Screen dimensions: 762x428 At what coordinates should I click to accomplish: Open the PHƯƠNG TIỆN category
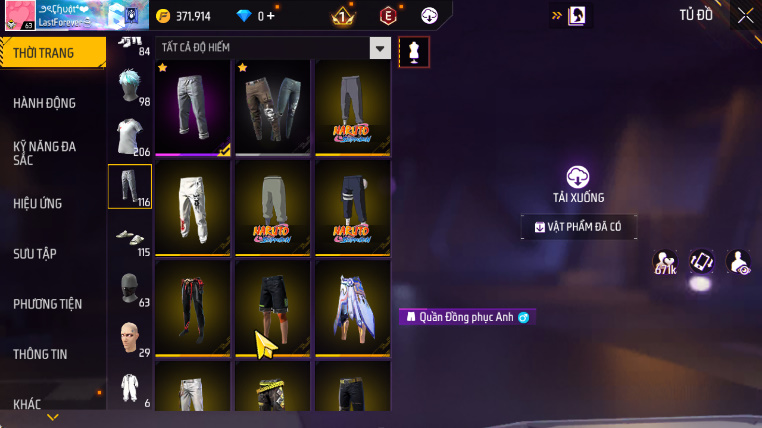[48, 303]
